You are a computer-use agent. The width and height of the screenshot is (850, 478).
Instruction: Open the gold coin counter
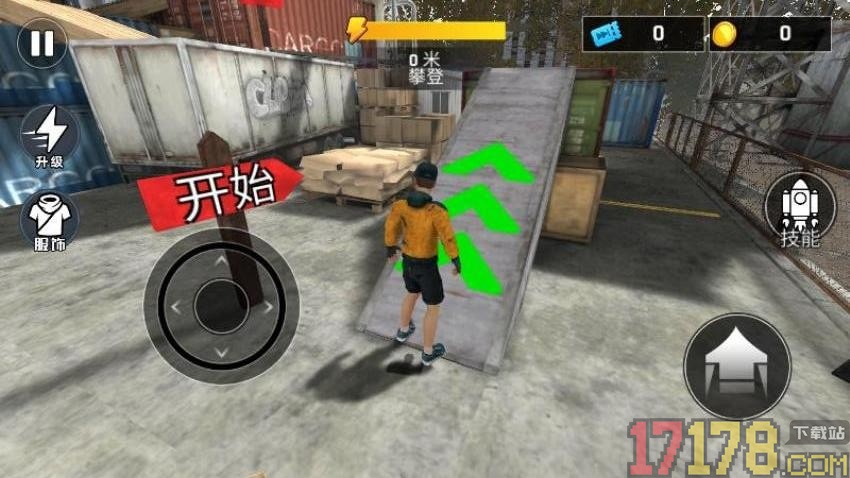(x=769, y=34)
